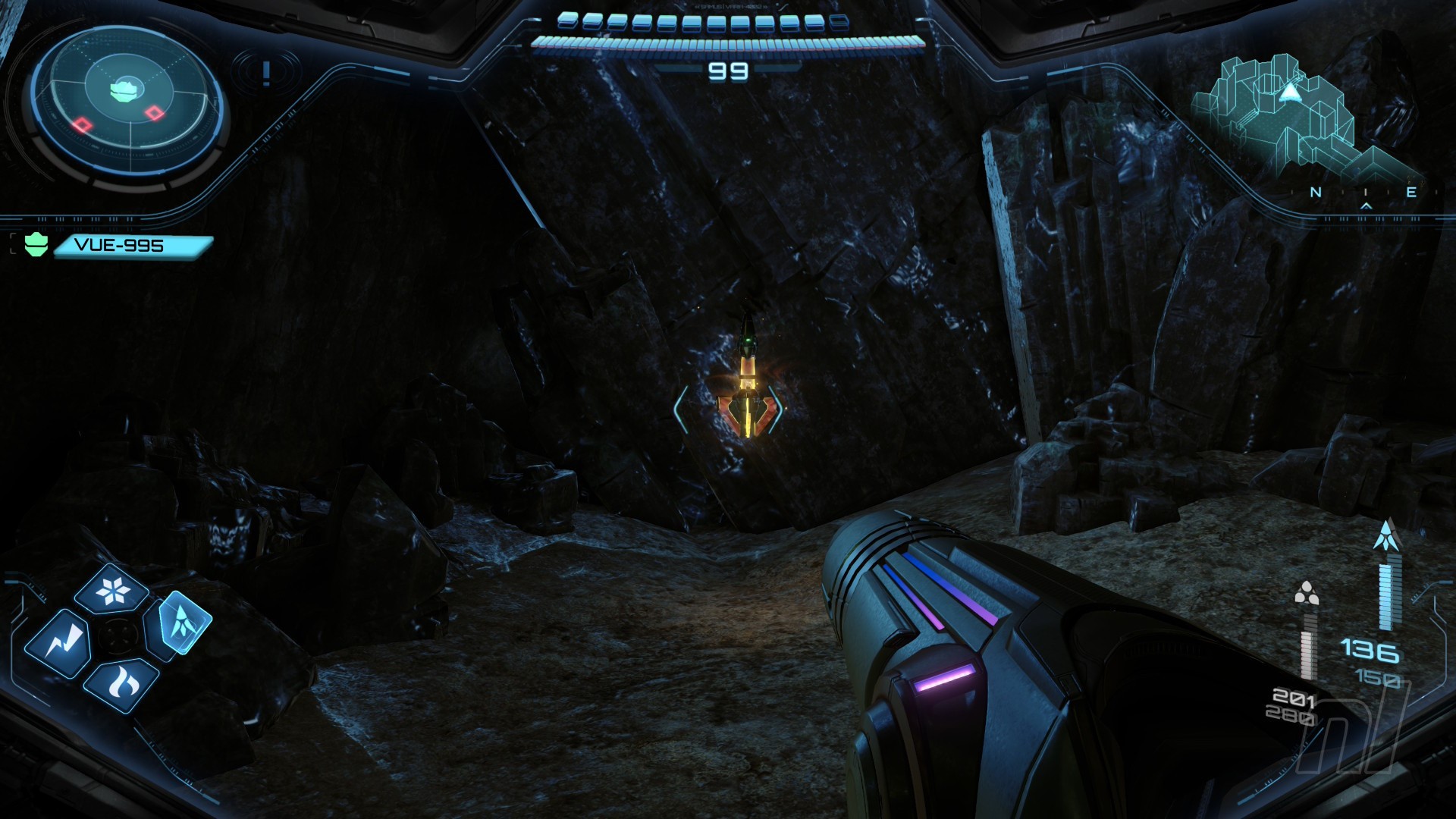Click the green helmet icon beside VUE-995
The width and height of the screenshot is (1456, 819).
click(36, 245)
